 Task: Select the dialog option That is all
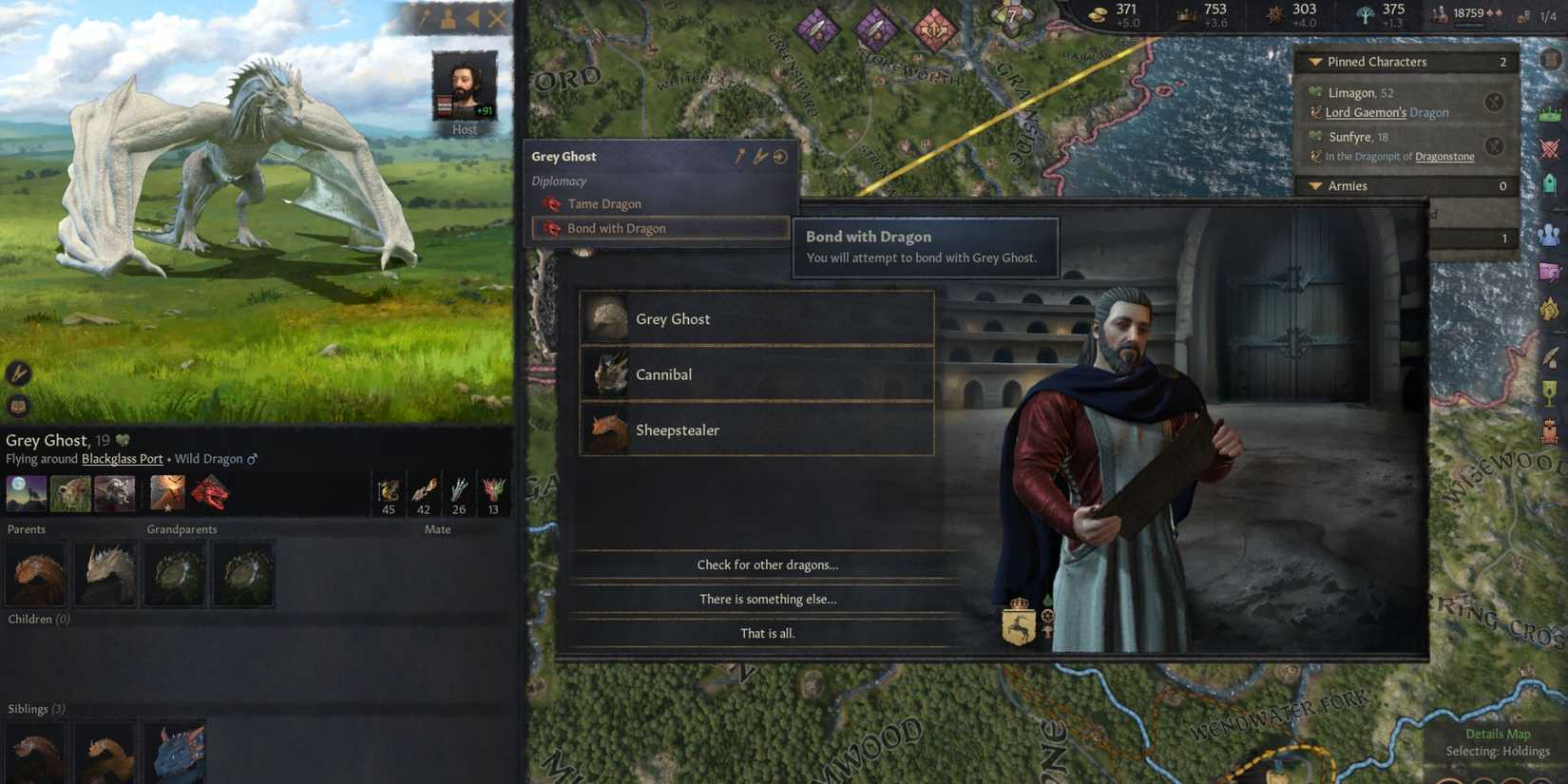766,633
